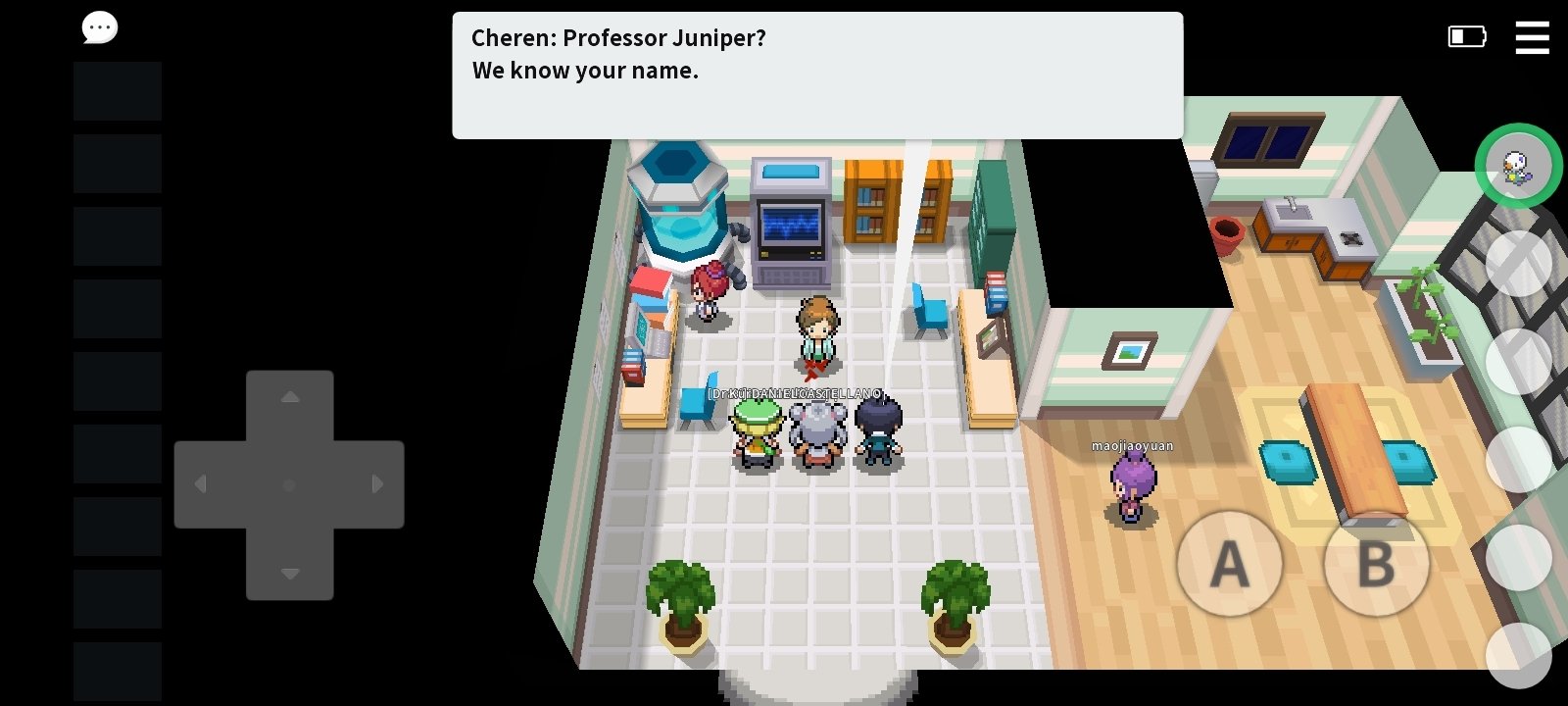Select the Oshawott party slot icon
1568x706 pixels.
[x=1518, y=166]
